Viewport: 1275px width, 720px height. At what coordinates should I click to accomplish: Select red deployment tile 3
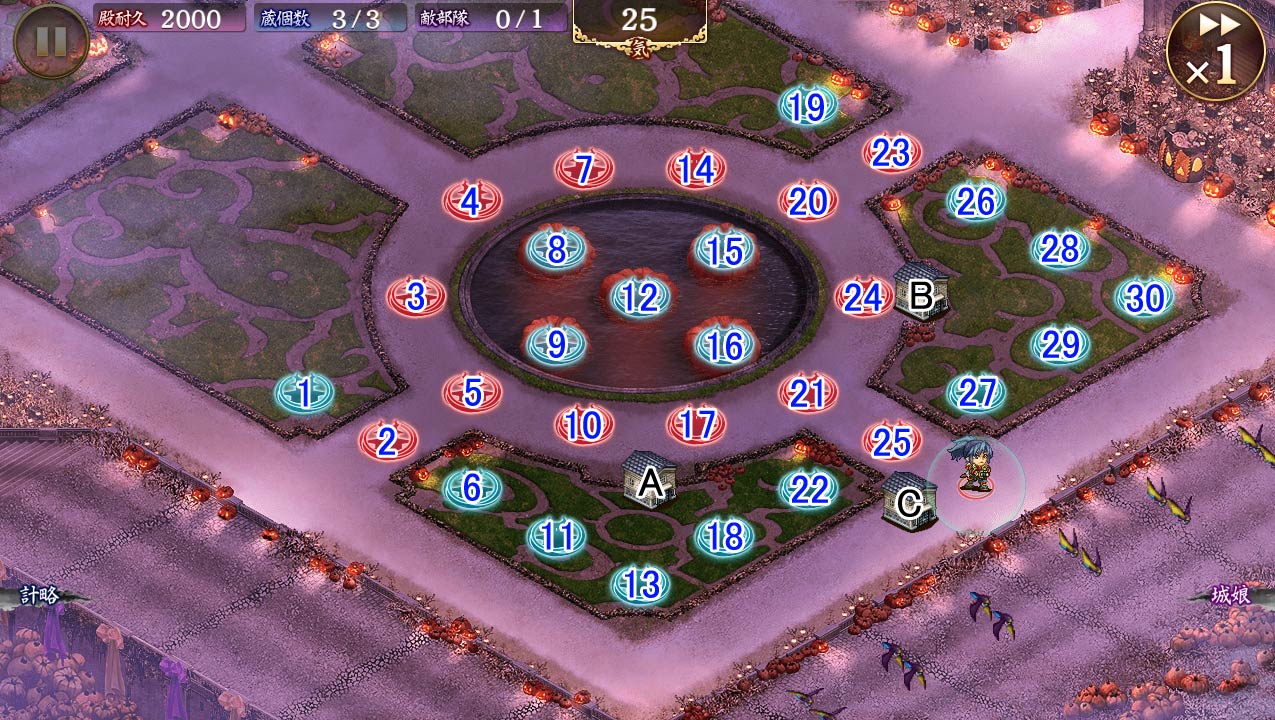pos(416,297)
